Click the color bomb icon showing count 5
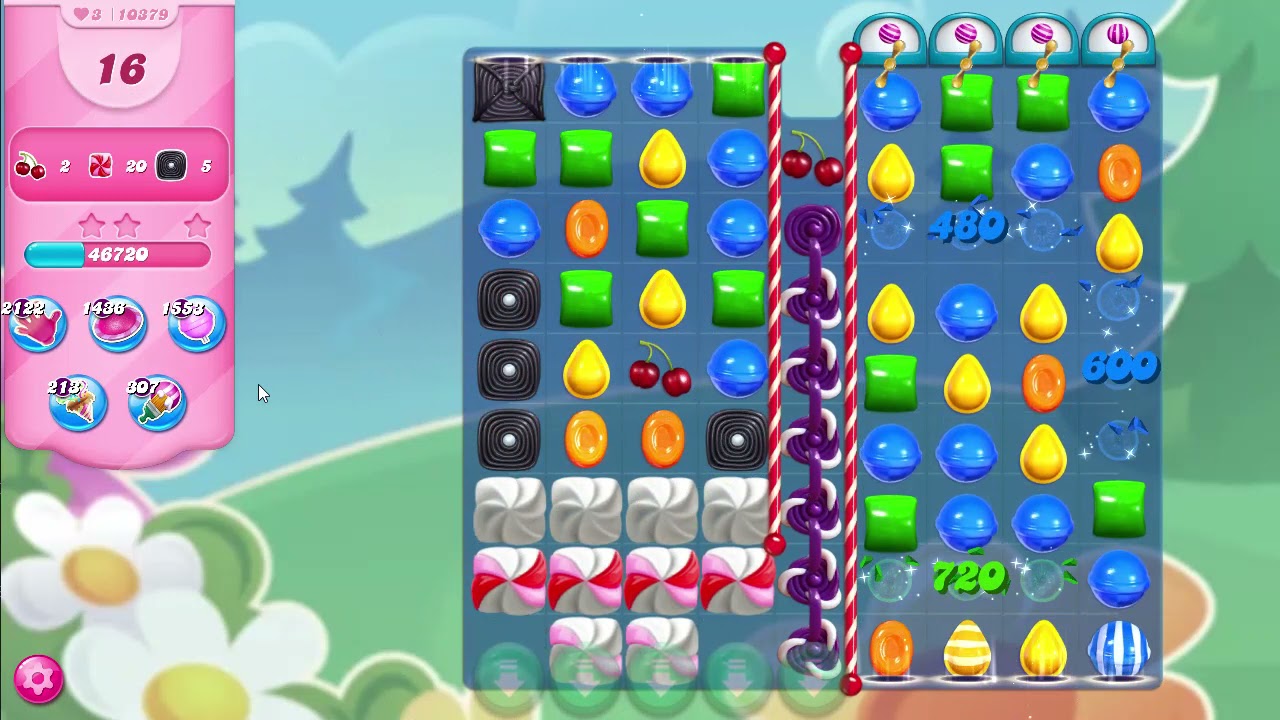This screenshot has width=1280, height=720. [x=170, y=165]
